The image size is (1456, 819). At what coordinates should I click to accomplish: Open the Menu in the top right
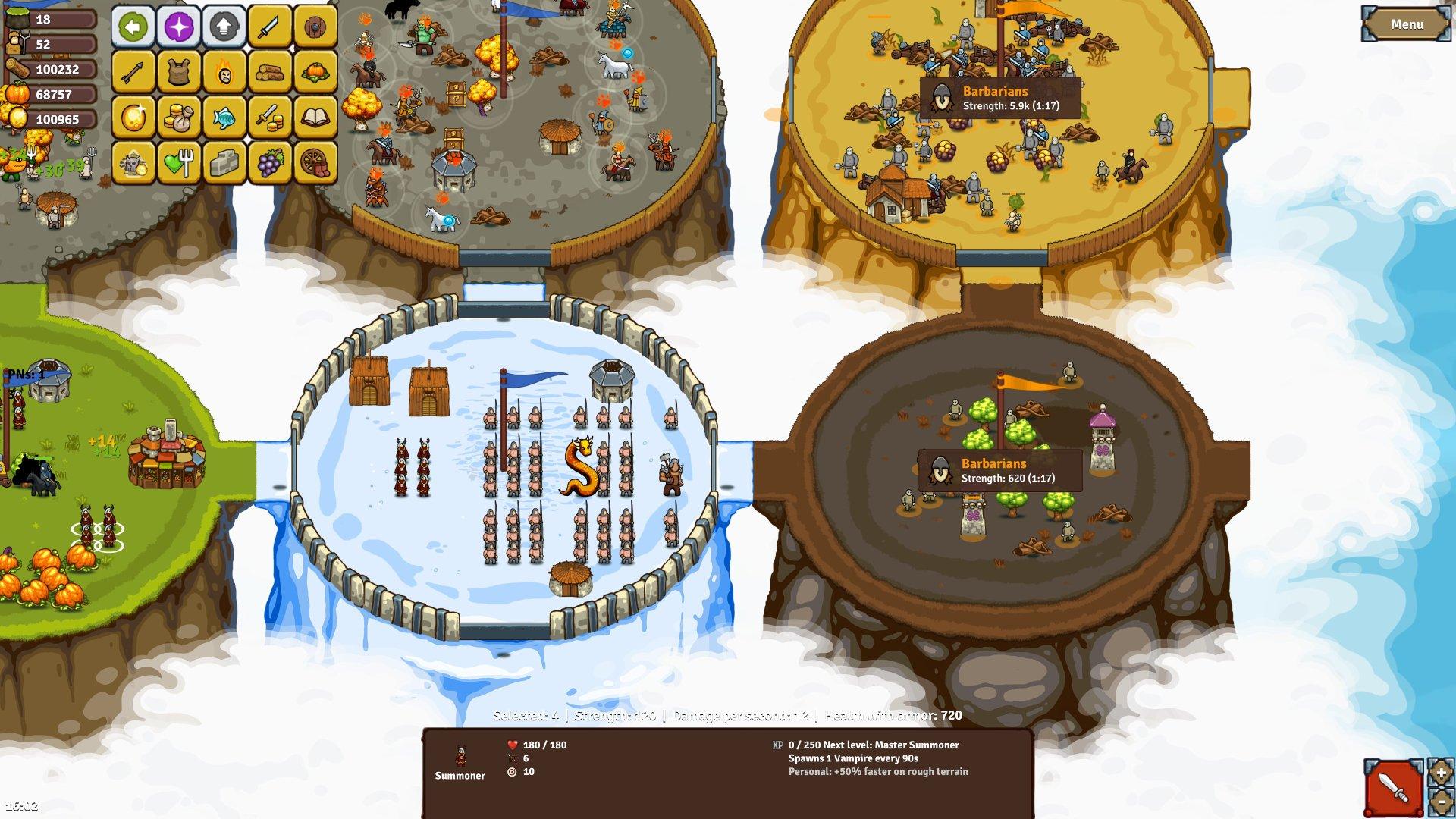[1407, 24]
